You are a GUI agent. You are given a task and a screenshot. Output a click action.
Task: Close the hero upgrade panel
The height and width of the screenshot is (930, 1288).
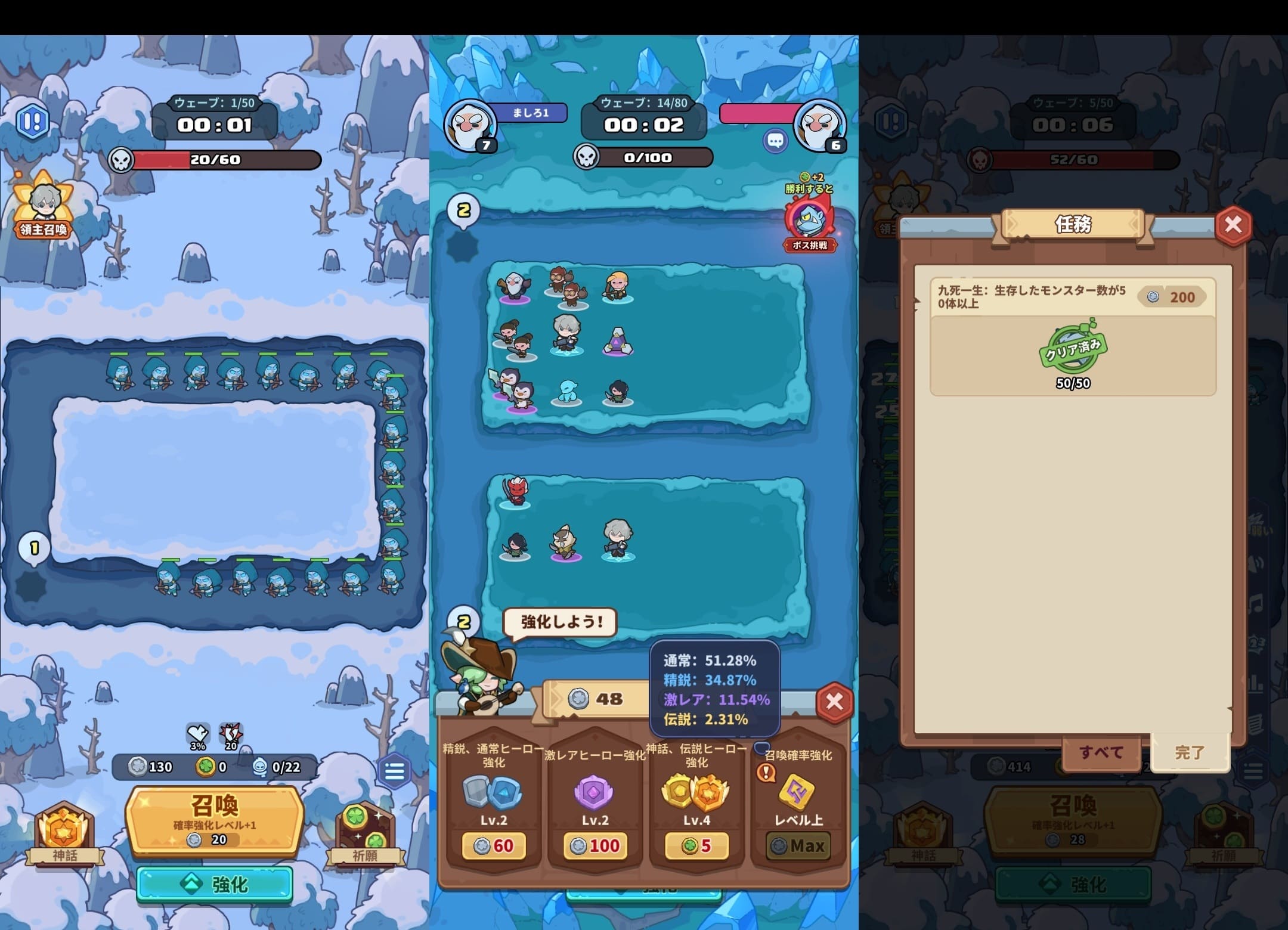pyautogui.click(x=834, y=702)
